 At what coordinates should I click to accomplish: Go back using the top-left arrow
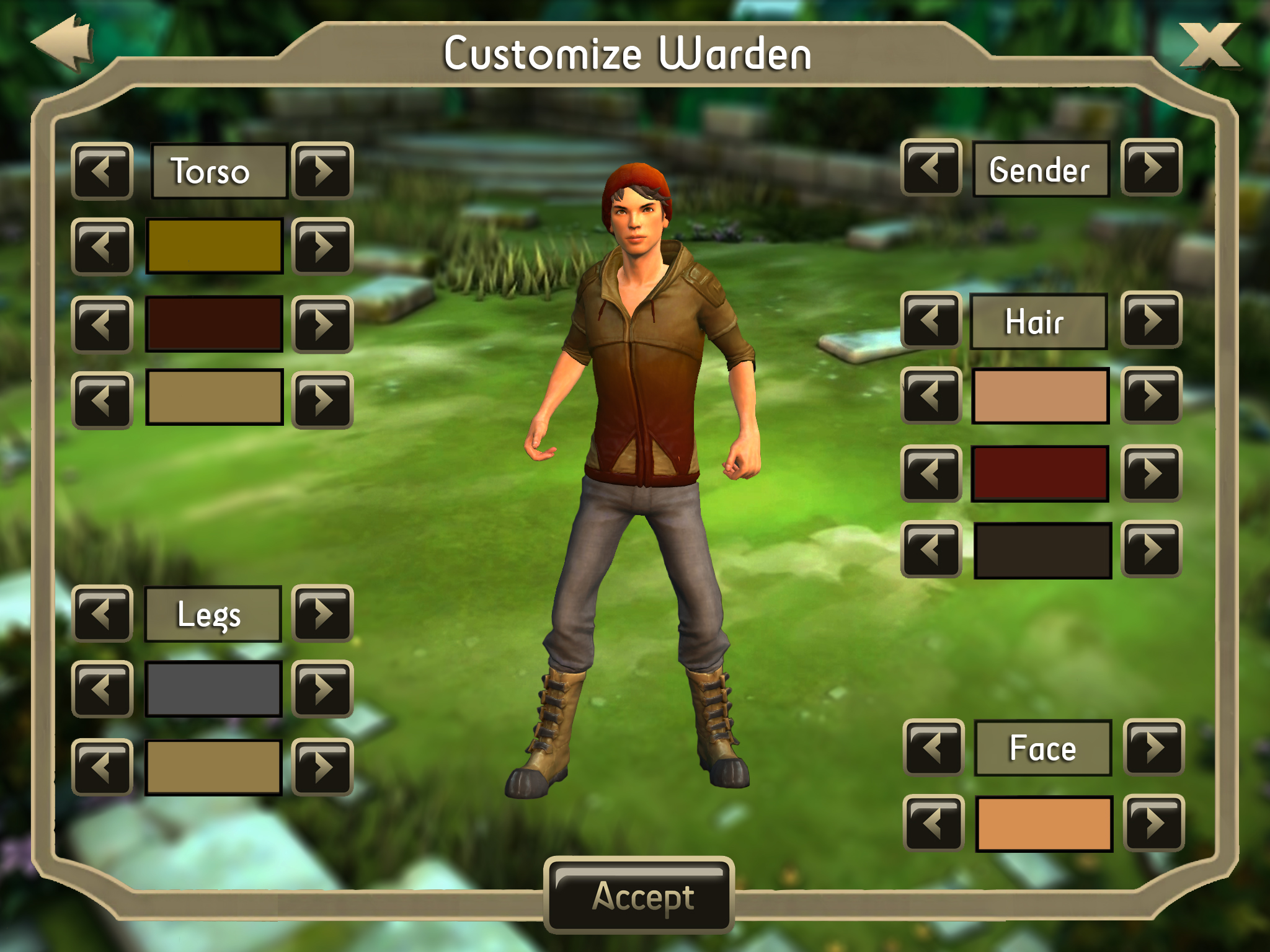pos(64,42)
